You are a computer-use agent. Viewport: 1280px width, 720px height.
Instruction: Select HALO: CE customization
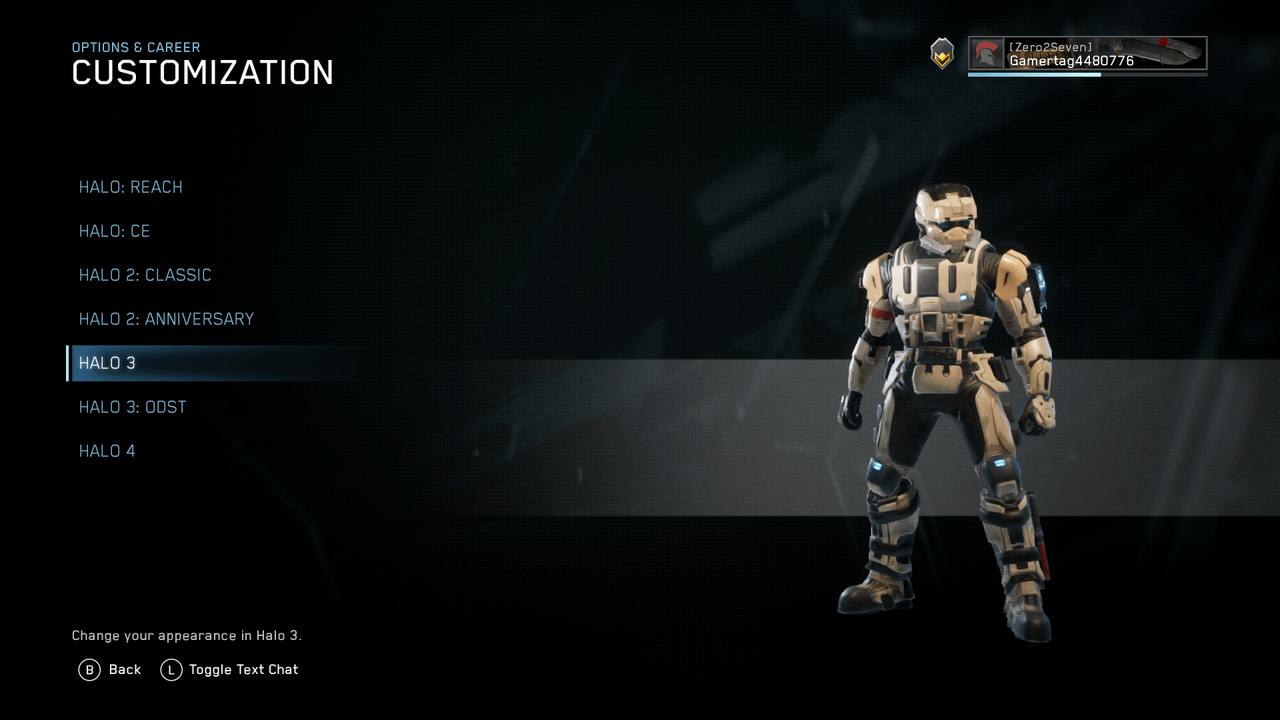pos(114,231)
